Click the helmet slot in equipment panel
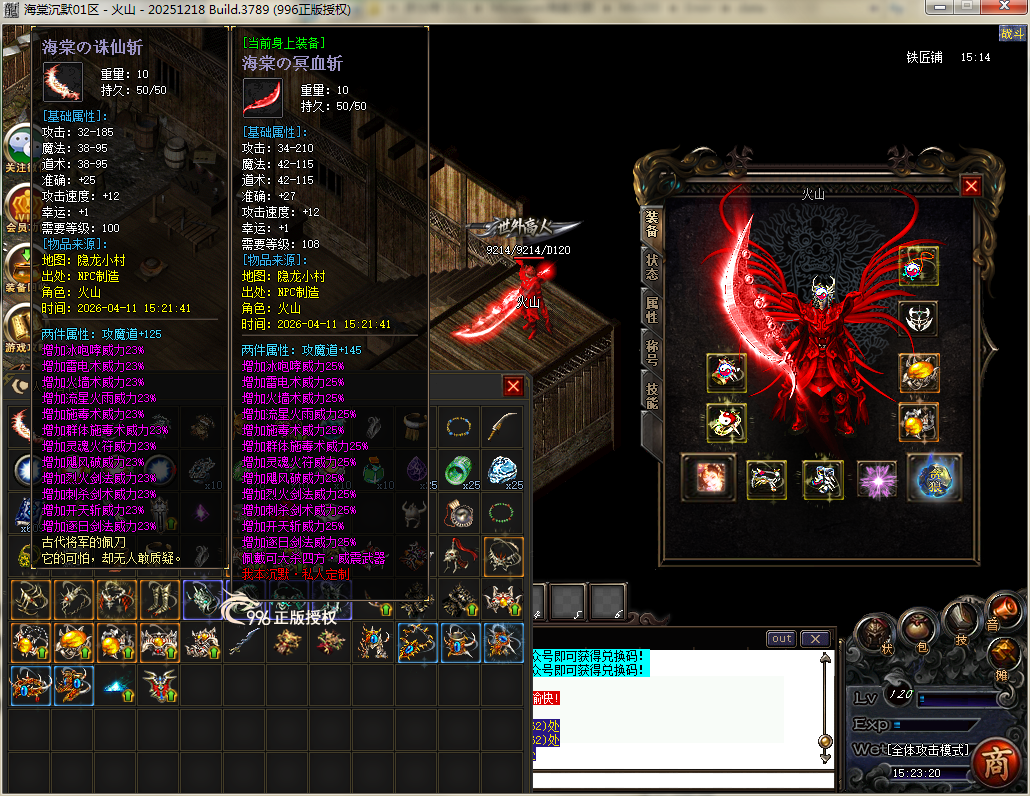1030x796 pixels. [x=917, y=319]
